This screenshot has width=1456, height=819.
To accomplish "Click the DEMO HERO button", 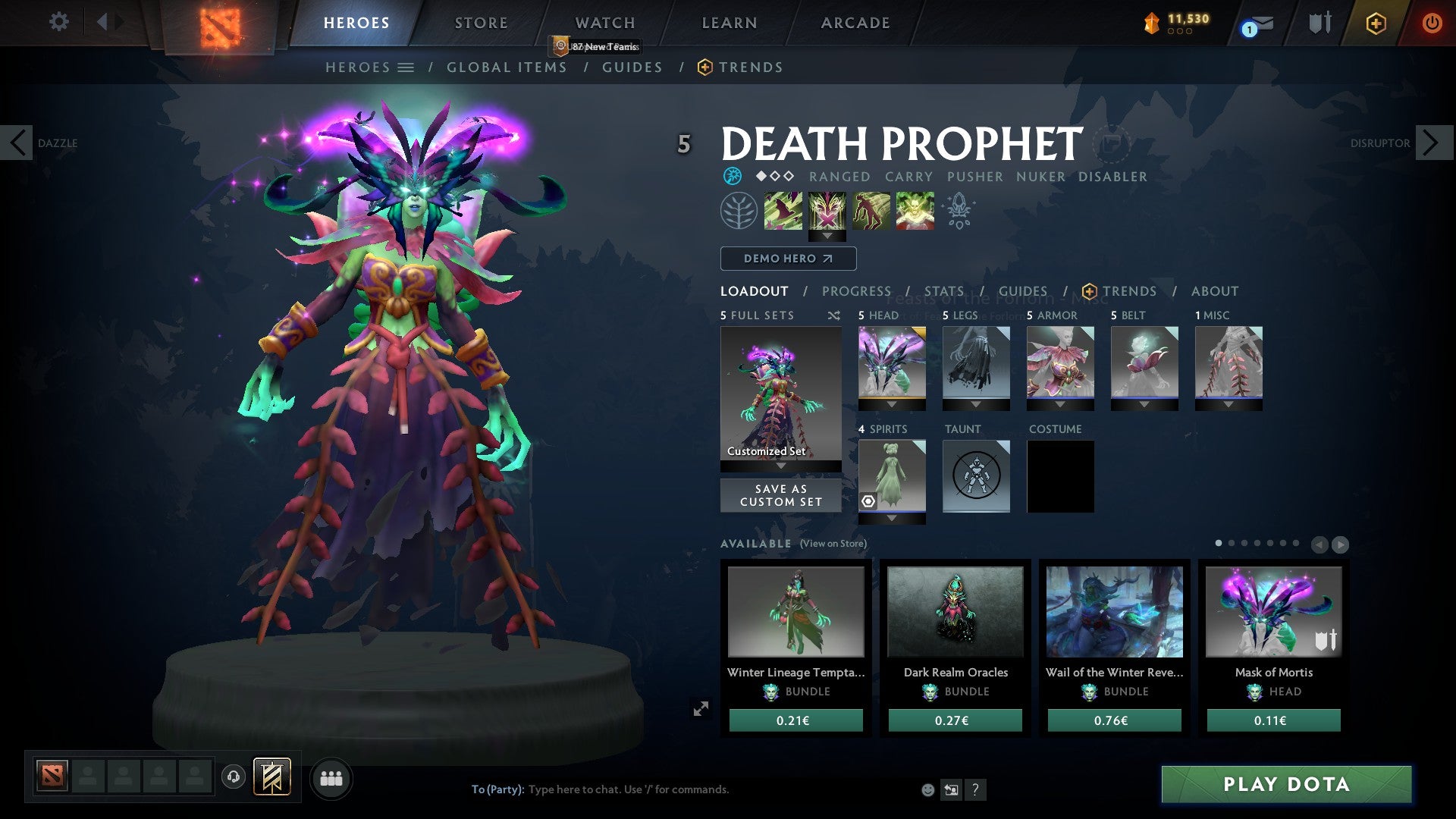I will (x=787, y=259).
